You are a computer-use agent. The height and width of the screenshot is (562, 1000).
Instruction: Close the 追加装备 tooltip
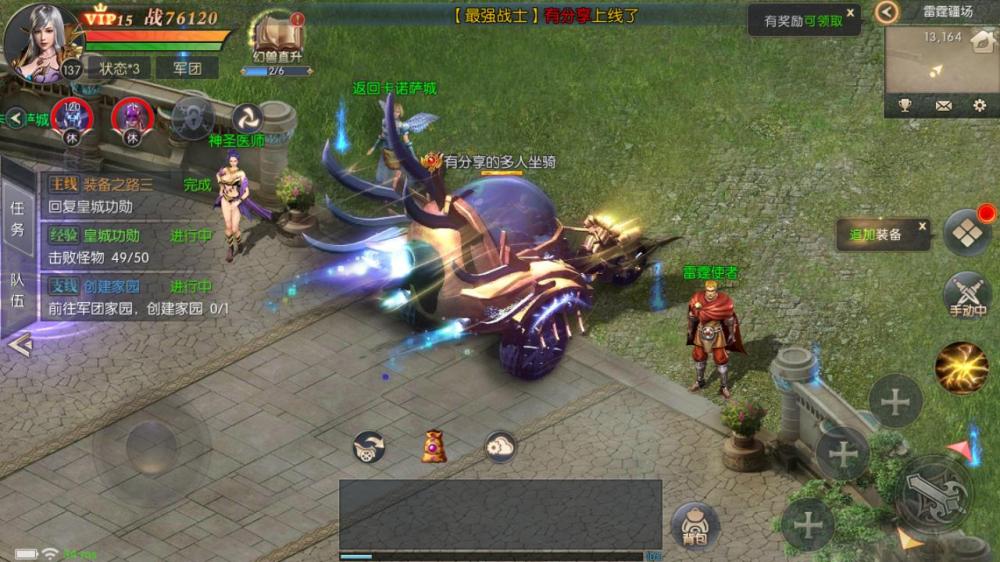tap(922, 226)
